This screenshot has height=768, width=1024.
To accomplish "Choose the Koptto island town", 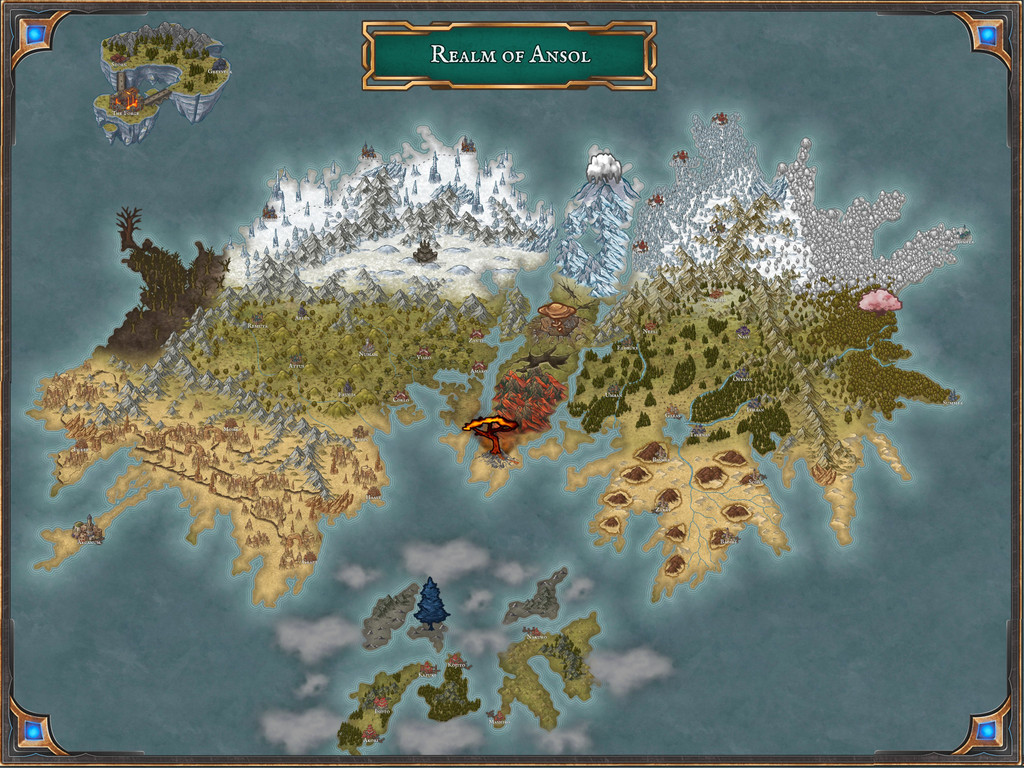I will 456,660.
